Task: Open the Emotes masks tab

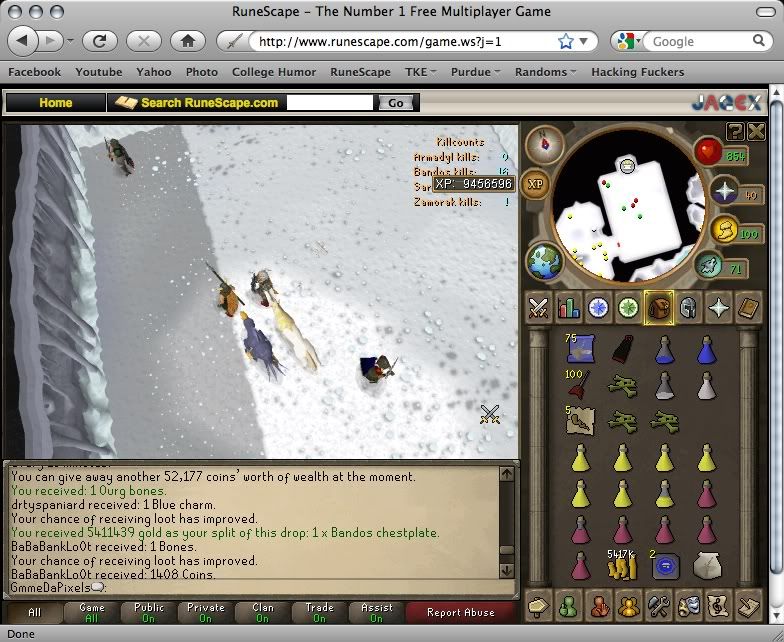Action: point(688,605)
